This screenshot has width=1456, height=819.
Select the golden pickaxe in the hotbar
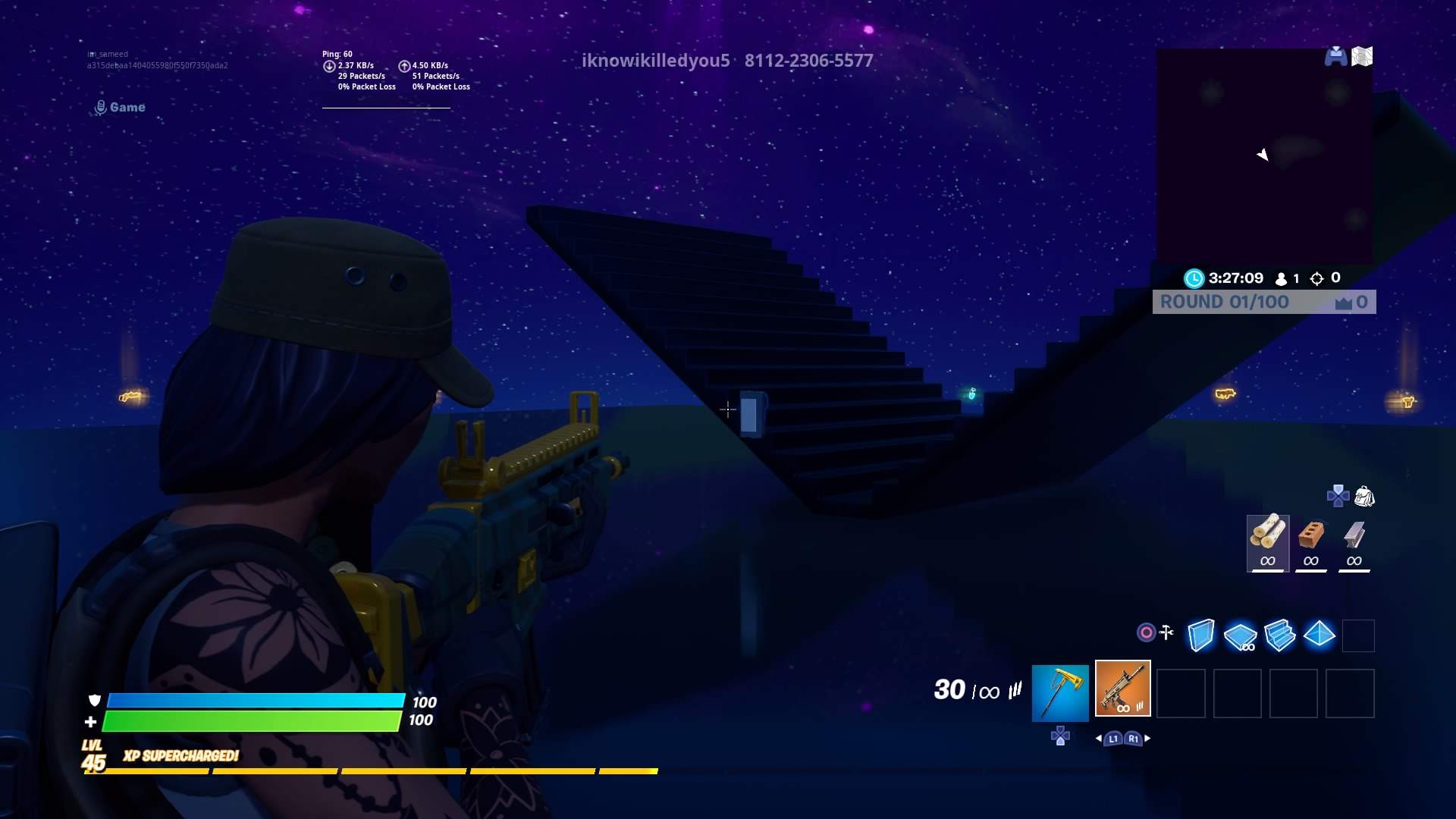point(1059,692)
